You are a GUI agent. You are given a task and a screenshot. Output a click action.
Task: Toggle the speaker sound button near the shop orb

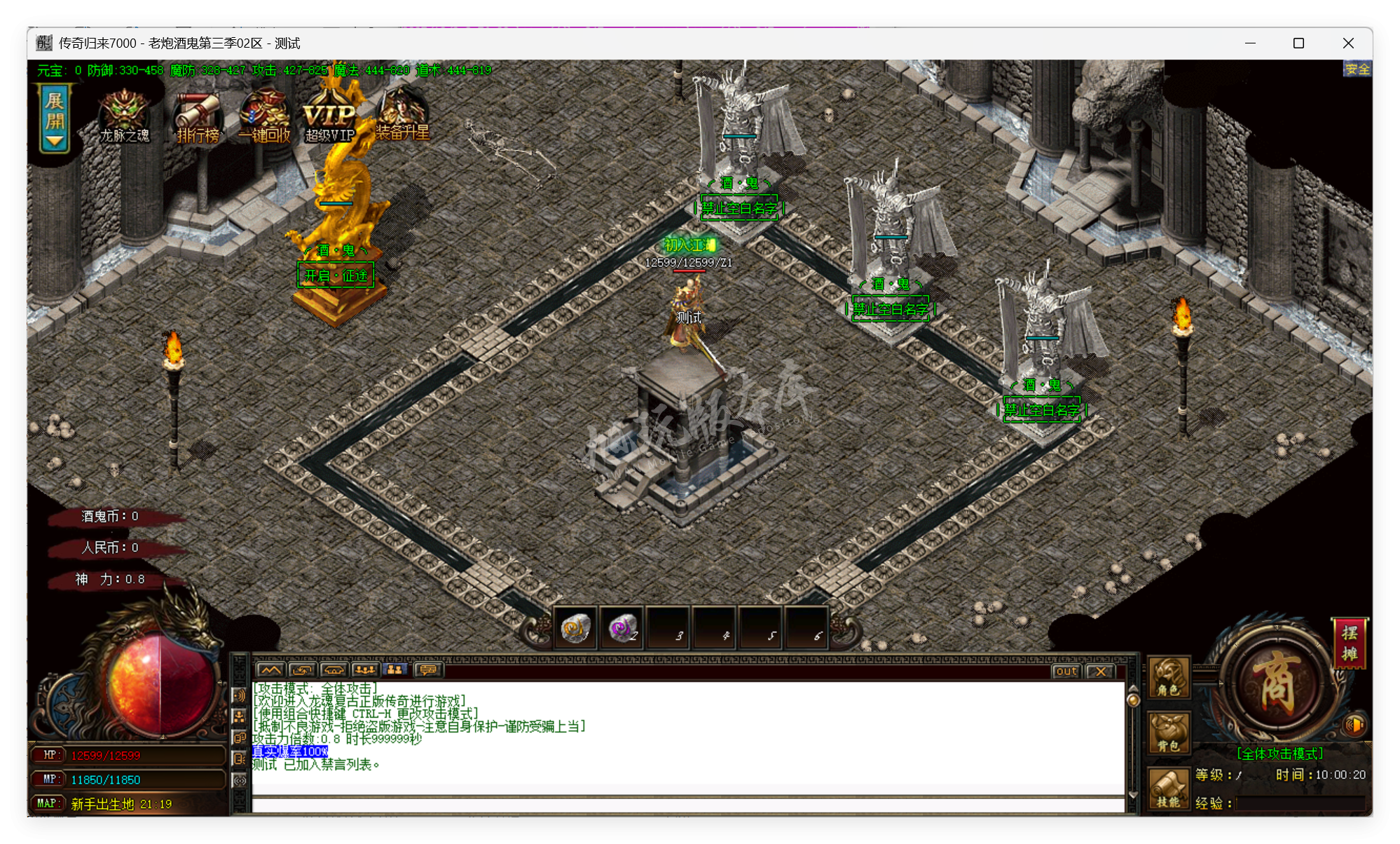point(1354,726)
